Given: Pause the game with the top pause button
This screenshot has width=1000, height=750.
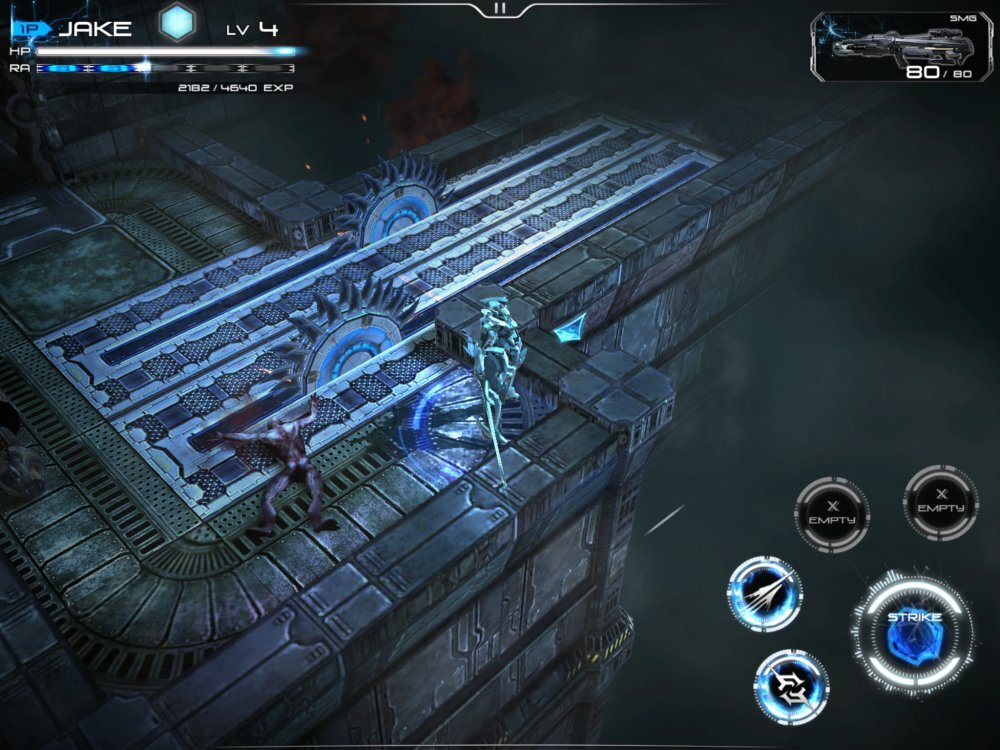Looking at the screenshot, I should click(500, 8).
